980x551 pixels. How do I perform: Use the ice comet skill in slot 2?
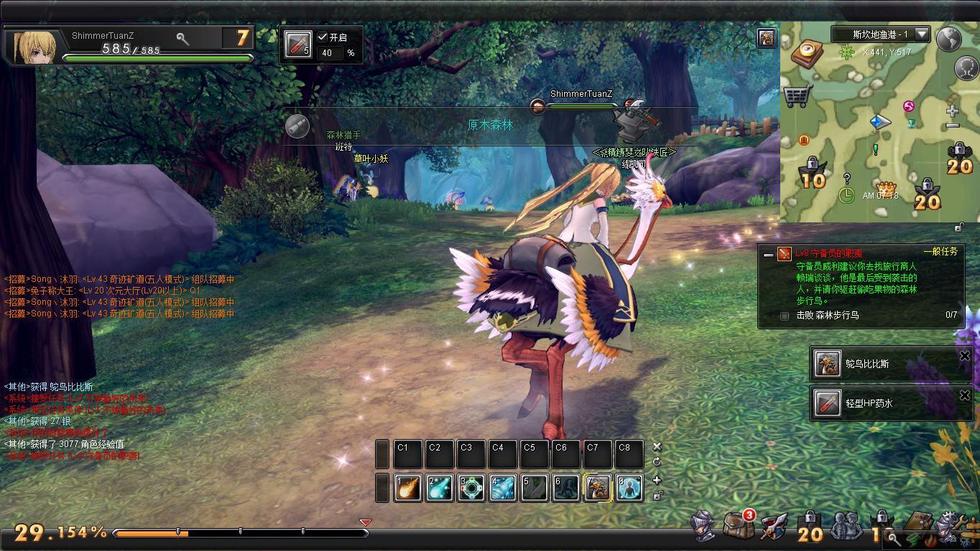[x=439, y=487]
